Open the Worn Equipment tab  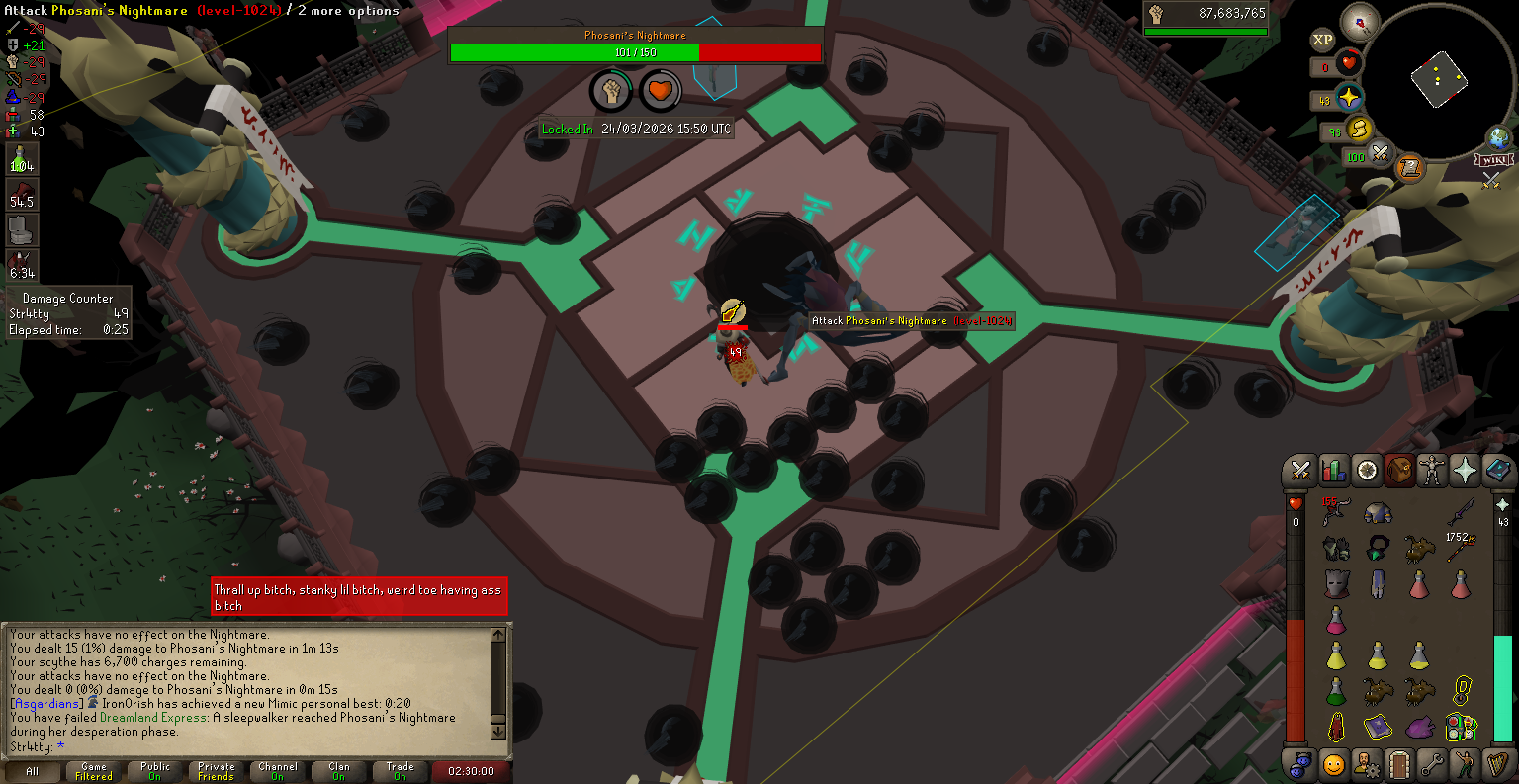point(1431,471)
